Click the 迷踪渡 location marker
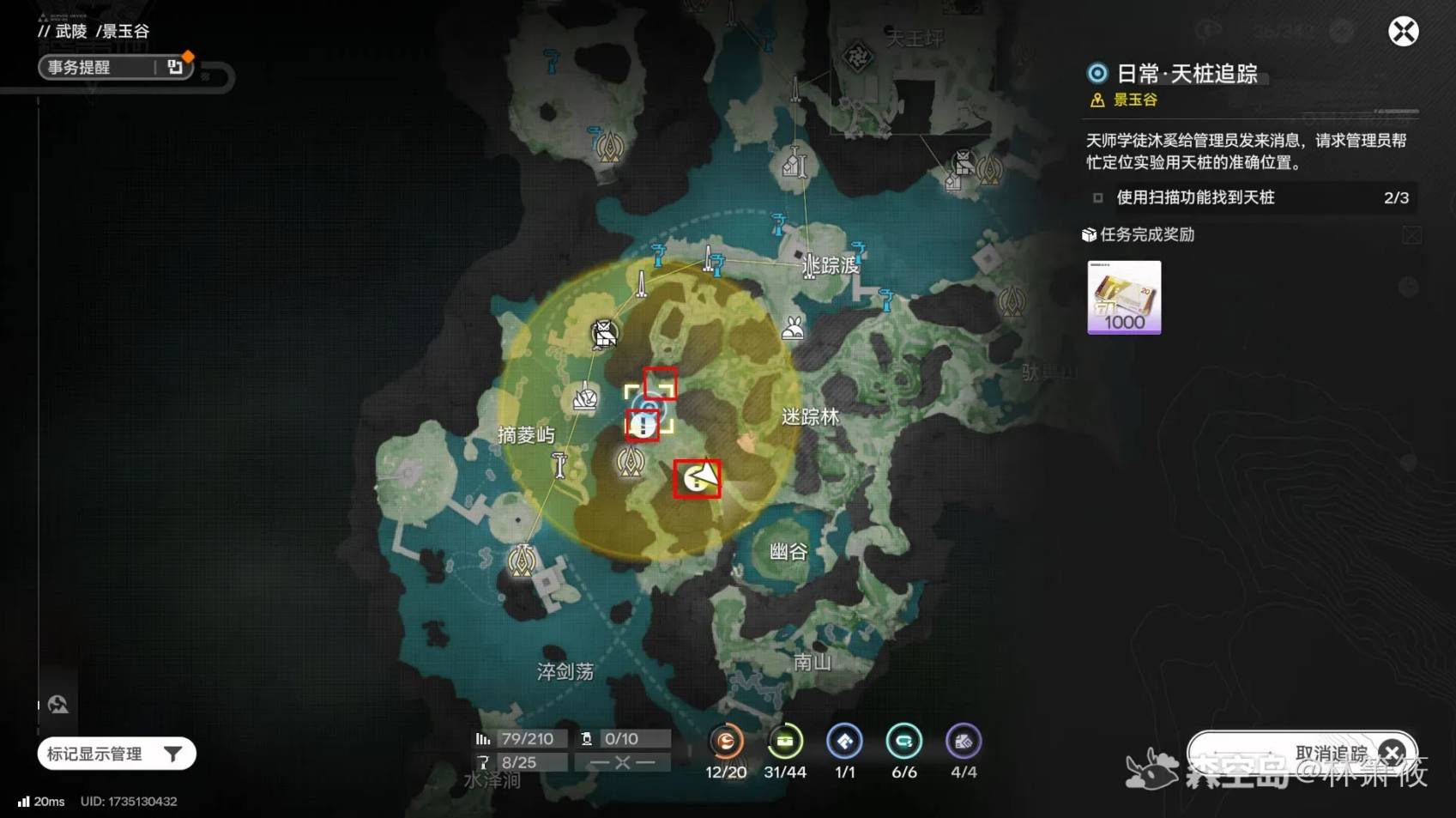Viewport: 1456px width, 818px height. tap(810, 267)
